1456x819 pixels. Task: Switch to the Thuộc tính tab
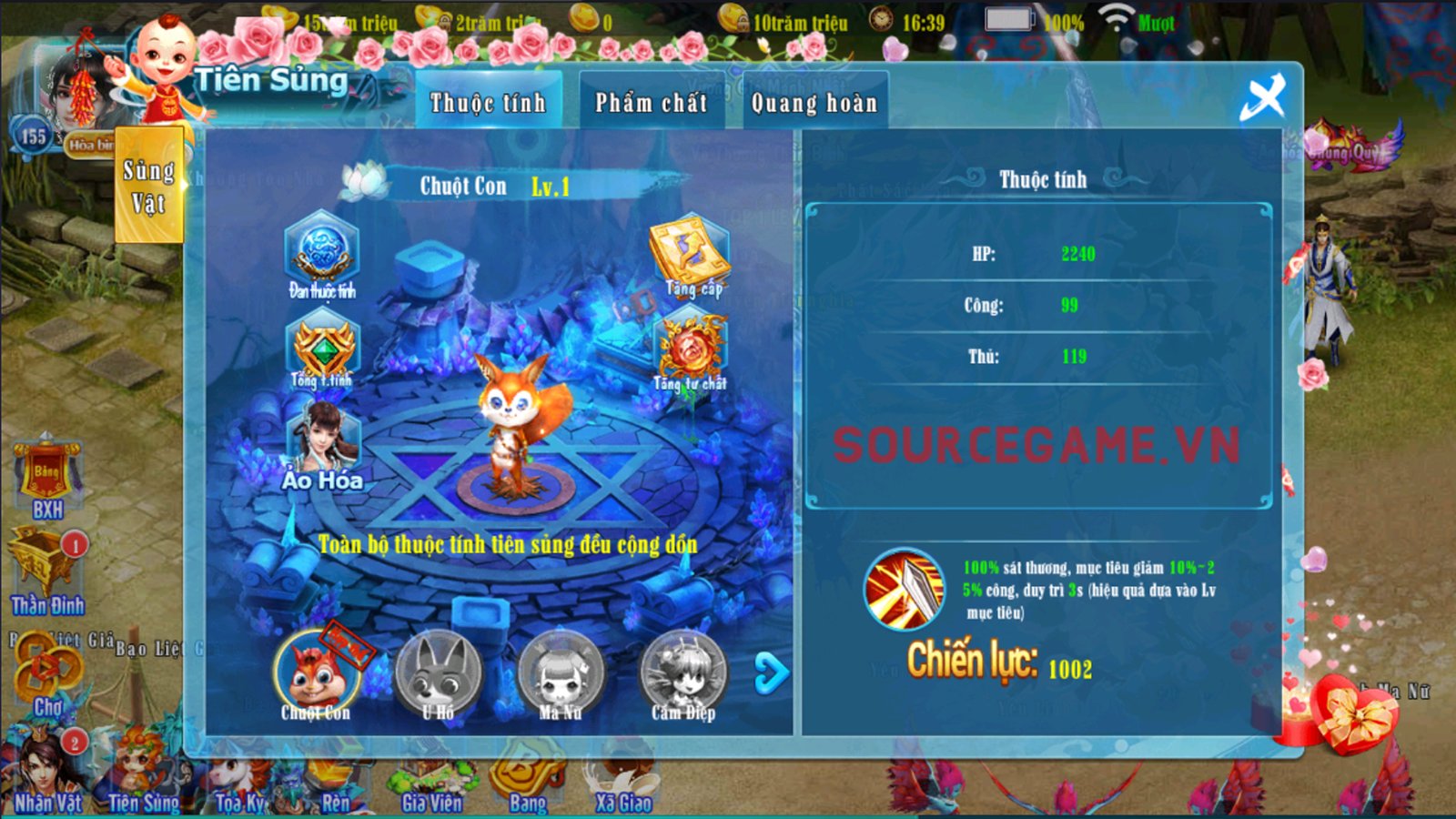[488, 103]
